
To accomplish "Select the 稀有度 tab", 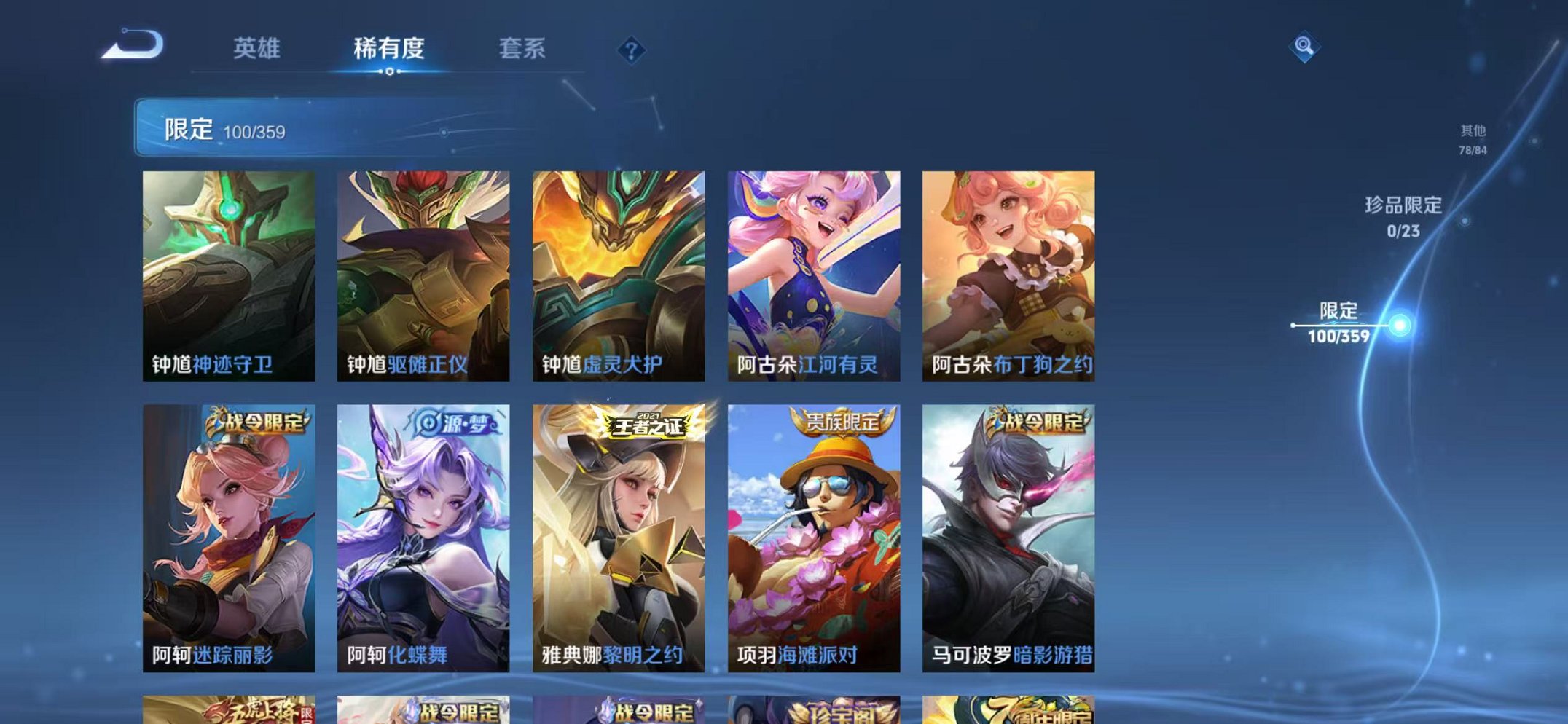I will (x=390, y=50).
